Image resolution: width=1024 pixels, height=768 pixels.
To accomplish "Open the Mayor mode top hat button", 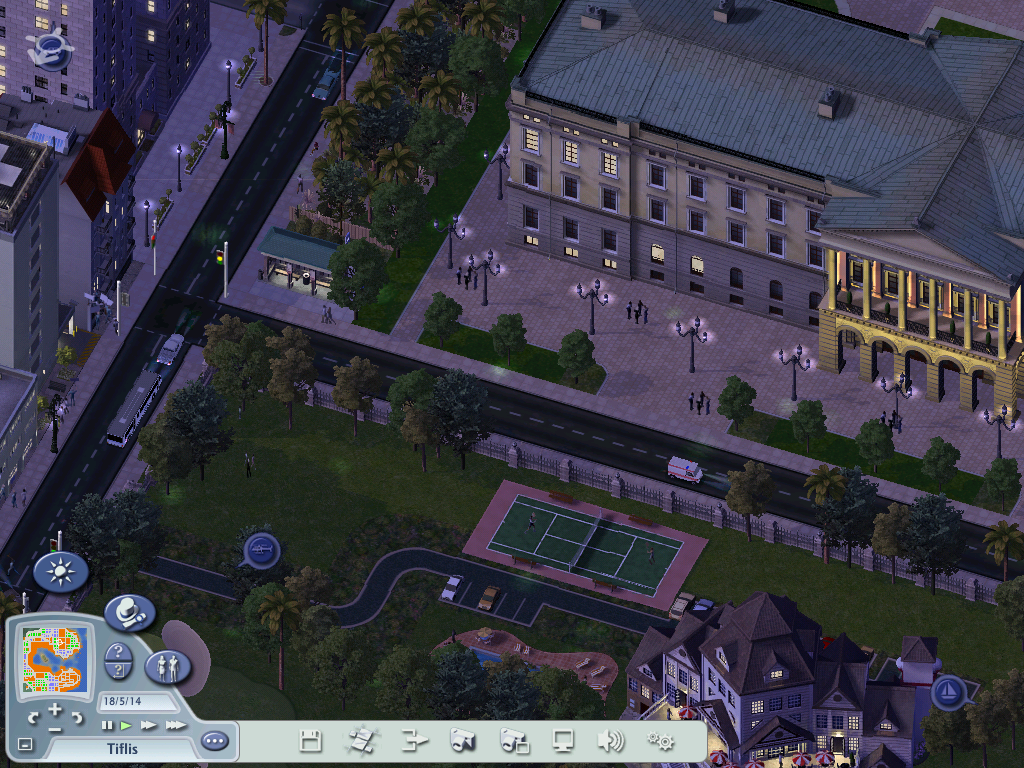I will (x=130, y=612).
